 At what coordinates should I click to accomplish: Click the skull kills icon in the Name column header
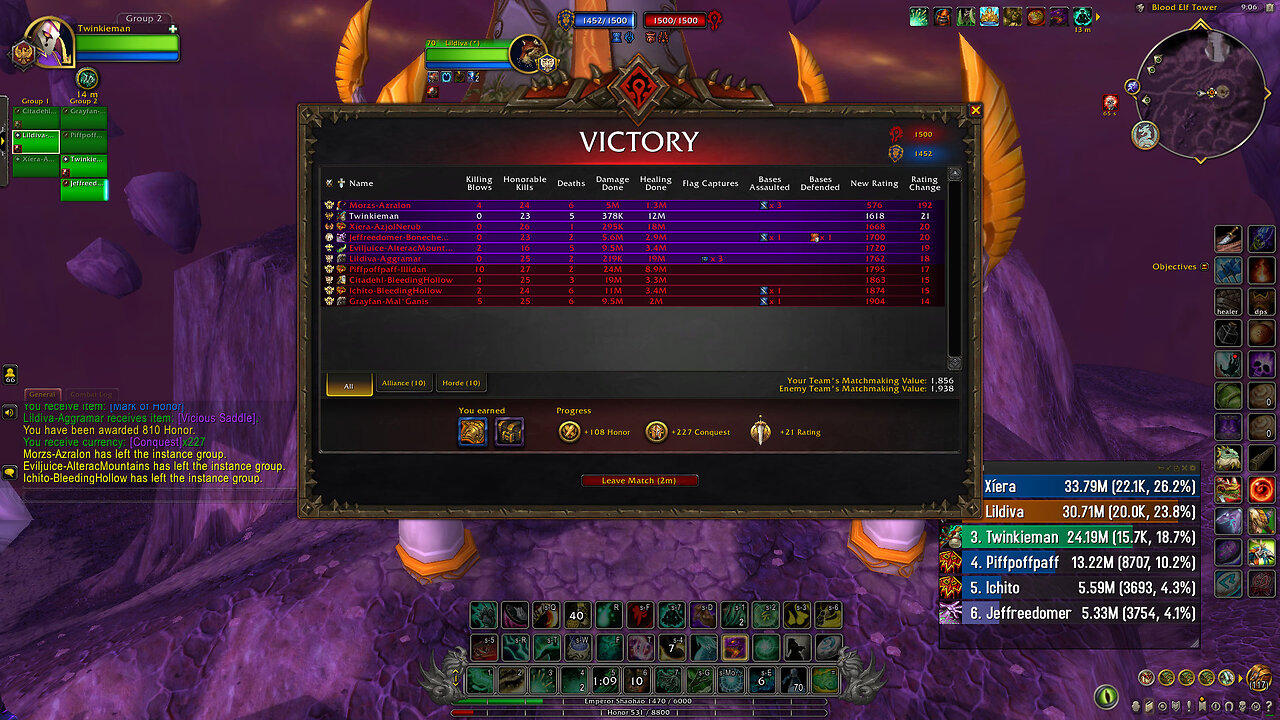(327, 183)
